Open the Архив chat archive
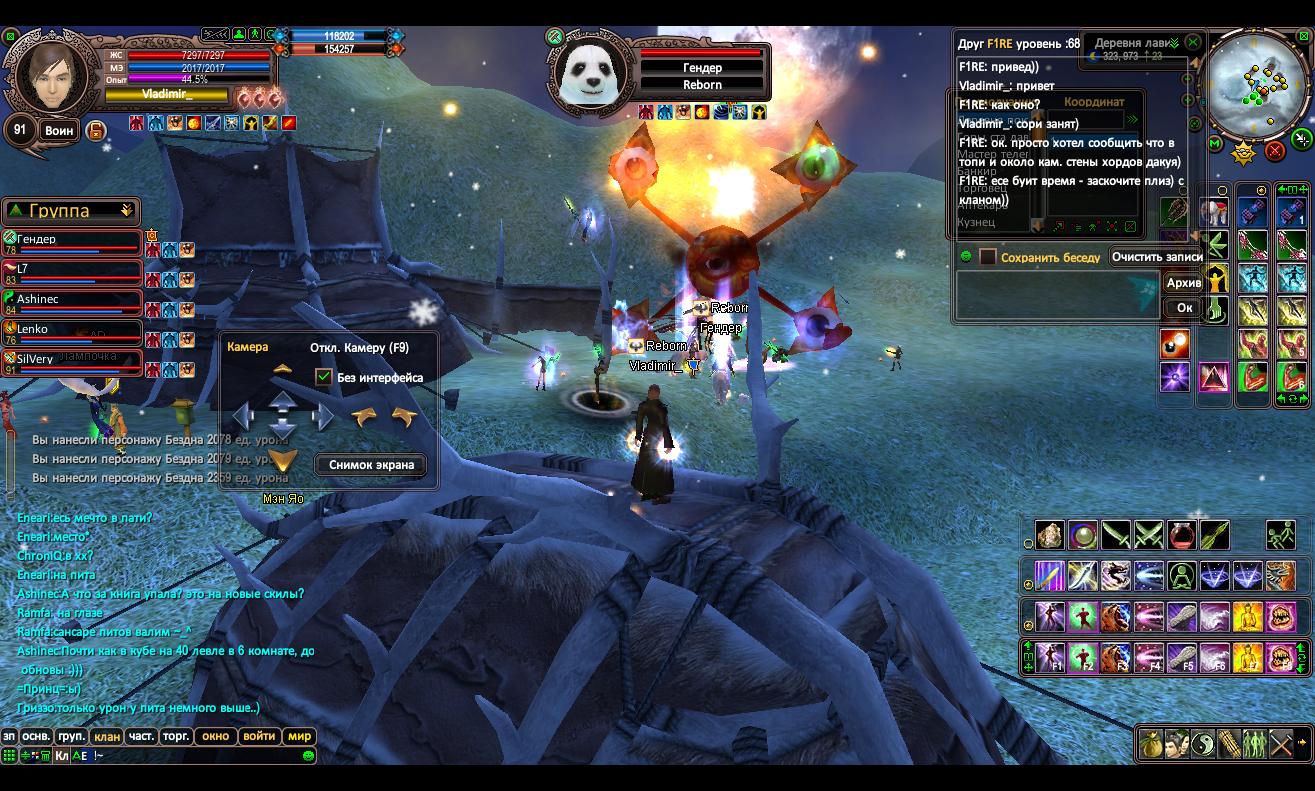Image resolution: width=1315 pixels, height=791 pixels. point(1184,283)
